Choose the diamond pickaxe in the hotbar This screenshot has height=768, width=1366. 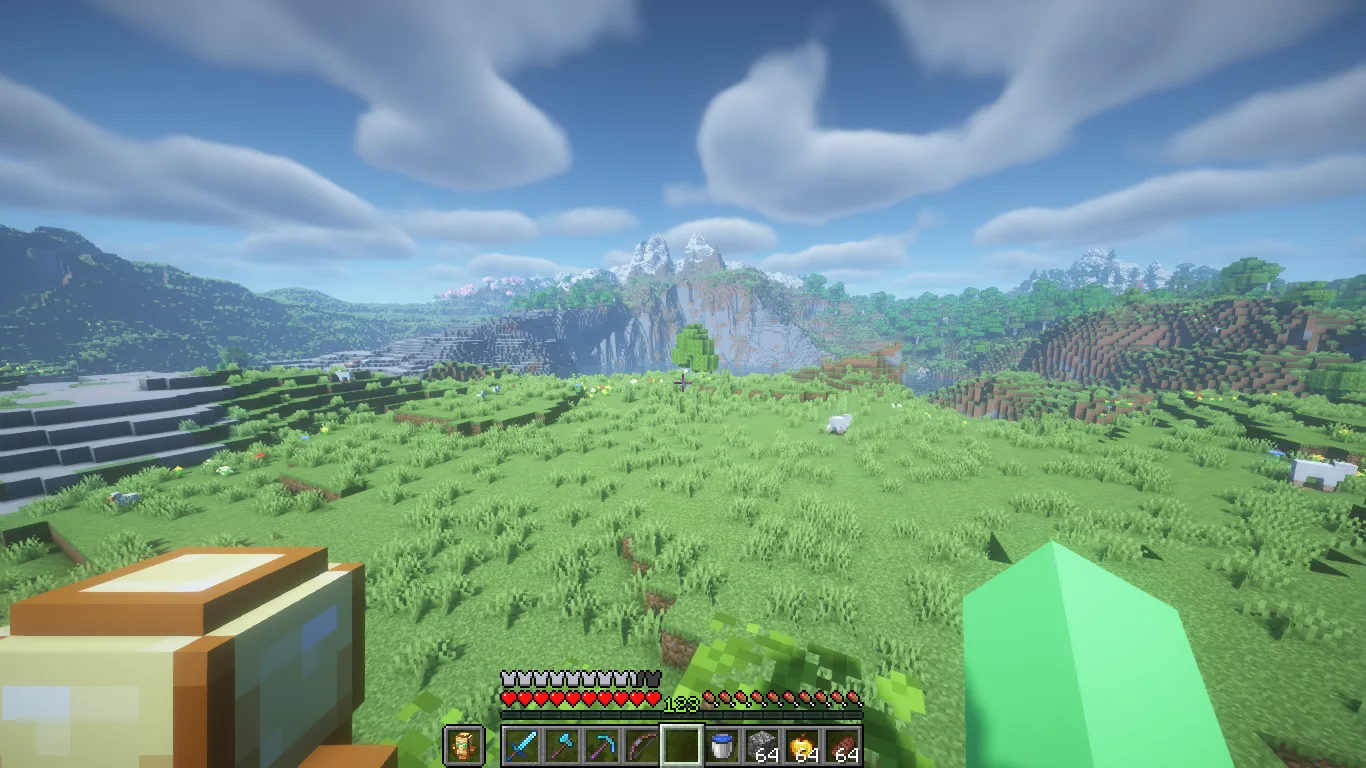coord(602,746)
